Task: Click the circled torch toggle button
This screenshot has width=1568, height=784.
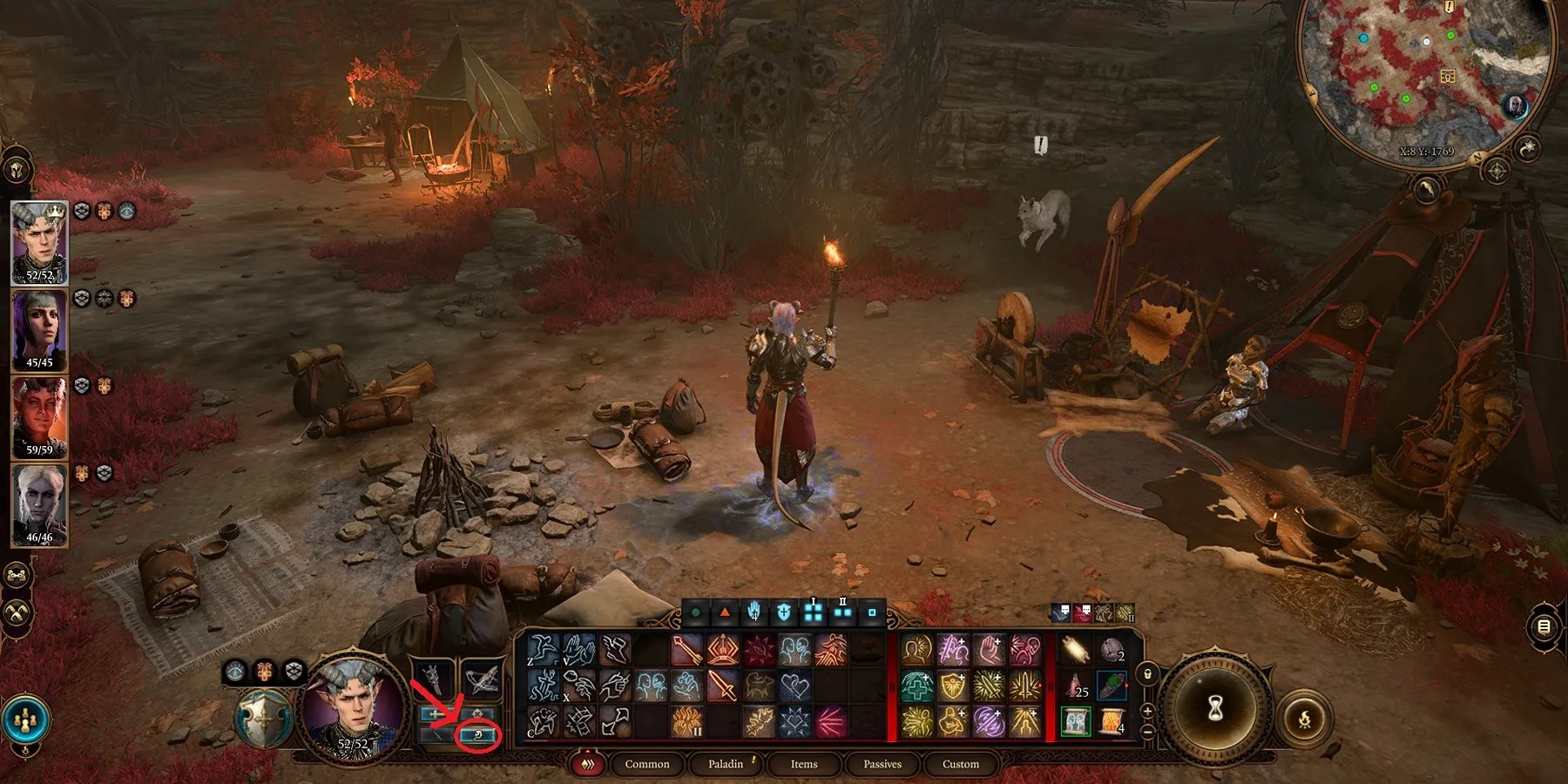Action: pyautogui.click(x=478, y=736)
